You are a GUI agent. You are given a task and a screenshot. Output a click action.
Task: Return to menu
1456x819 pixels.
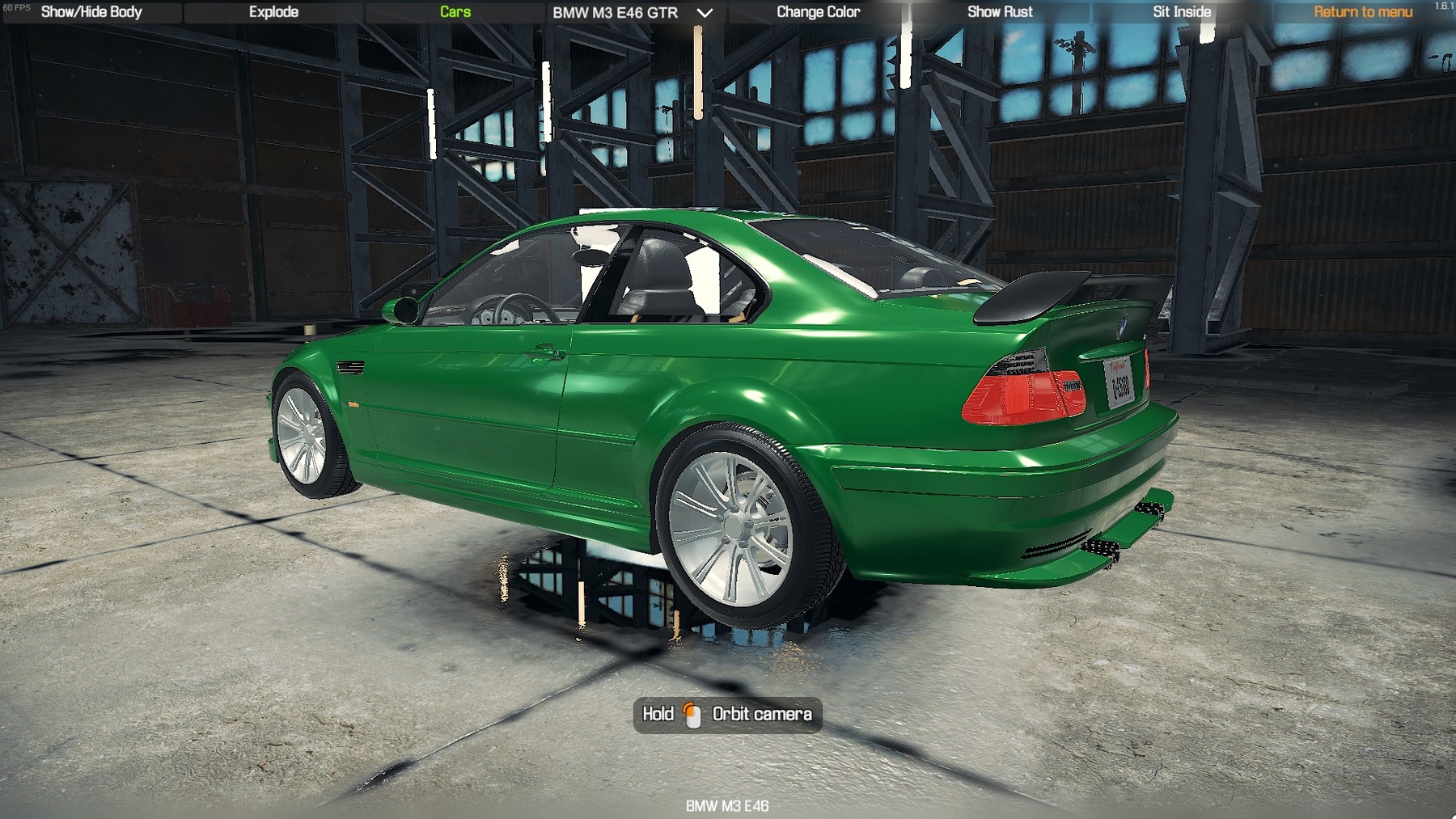click(x=1363, y=12)
